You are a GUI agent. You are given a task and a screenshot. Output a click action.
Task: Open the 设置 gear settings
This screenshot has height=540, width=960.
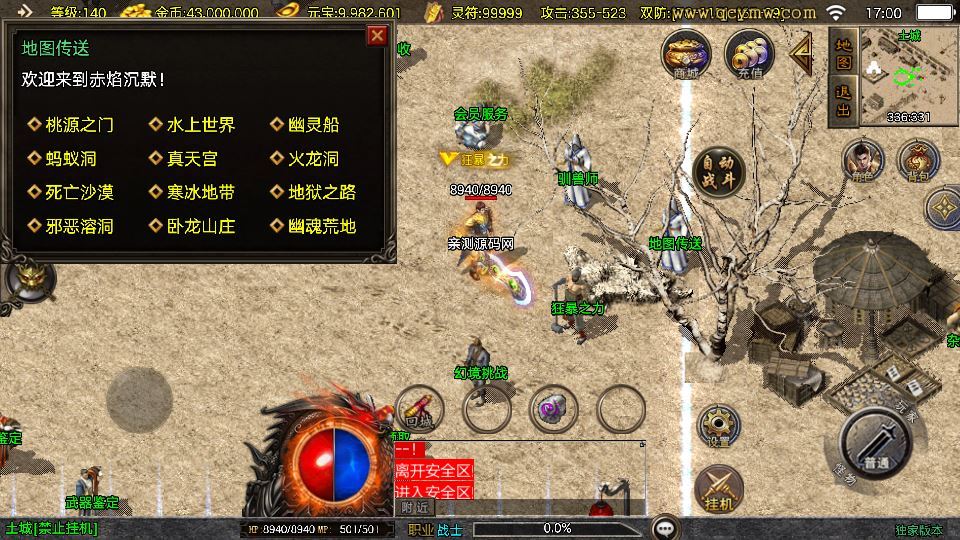point(717,425)
